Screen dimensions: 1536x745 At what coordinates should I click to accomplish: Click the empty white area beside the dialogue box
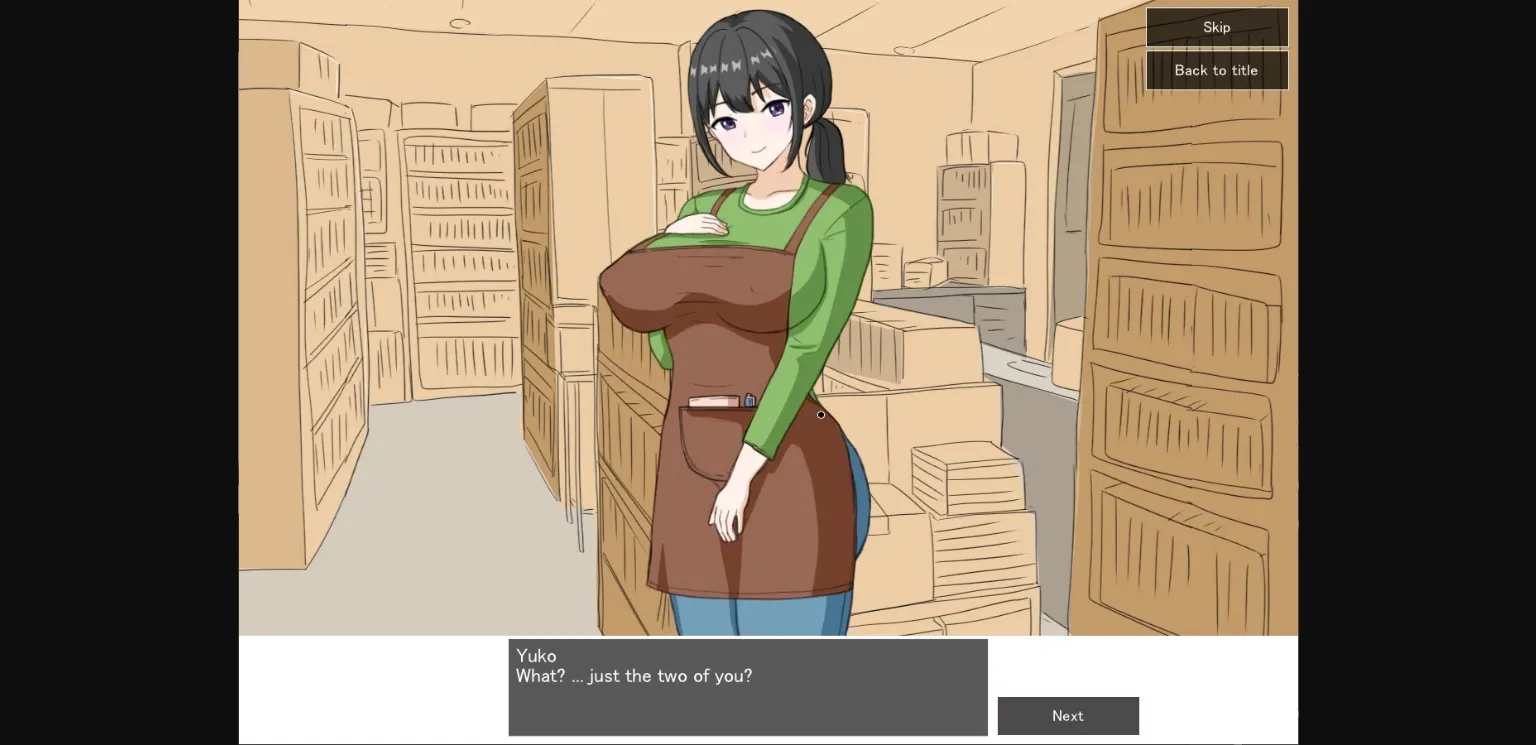coord(370,690)
